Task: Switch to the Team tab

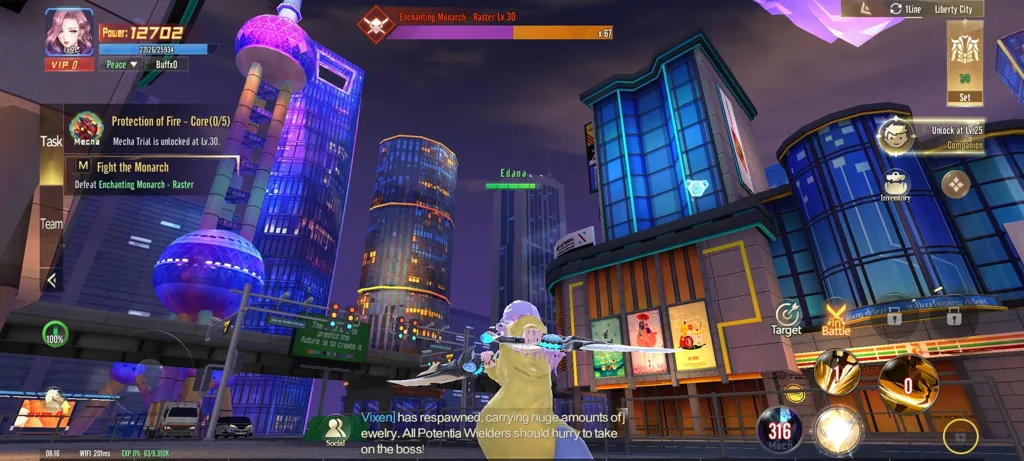Action: (x=51, y=224)
